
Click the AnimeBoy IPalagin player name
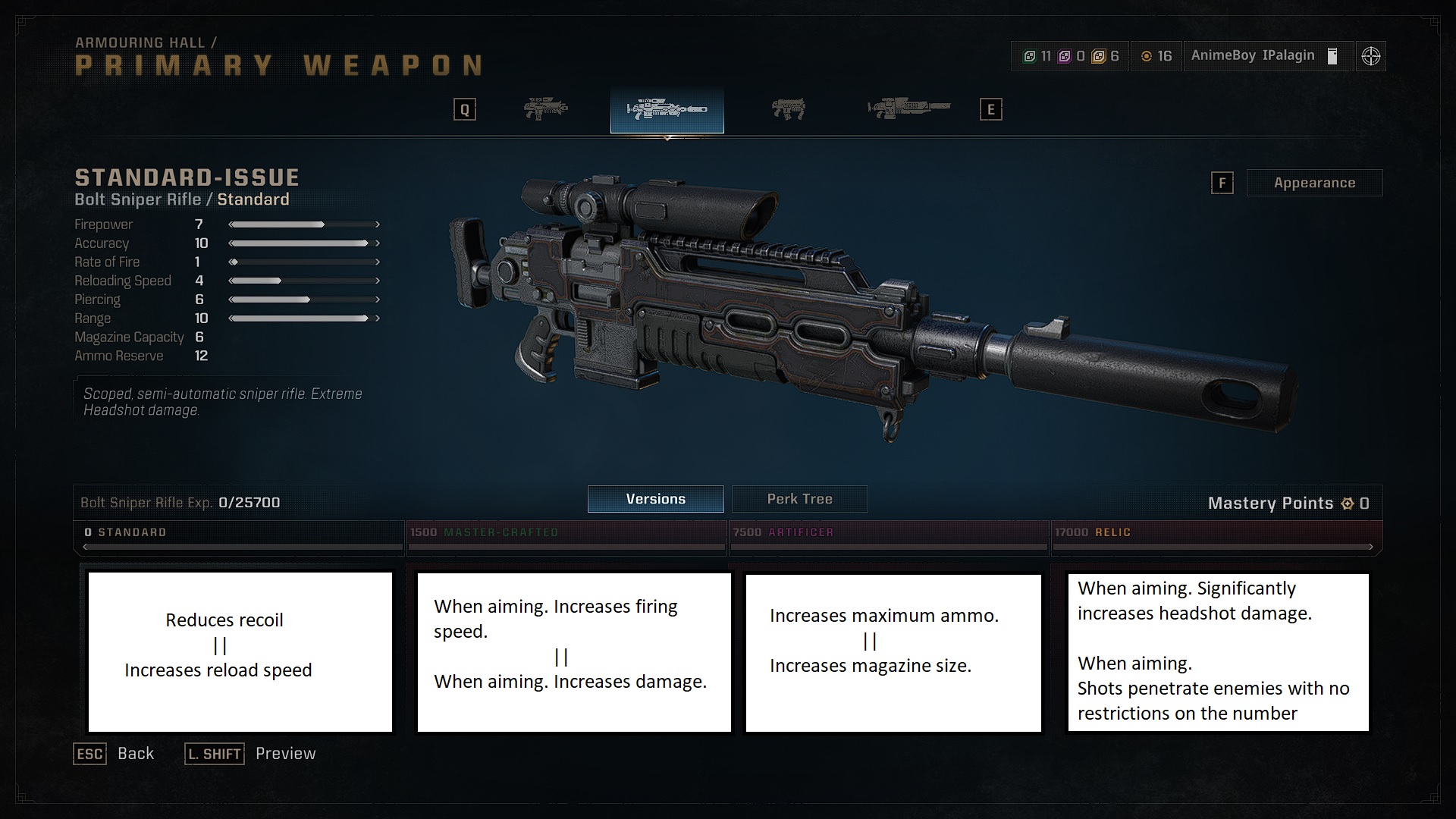1251,55
